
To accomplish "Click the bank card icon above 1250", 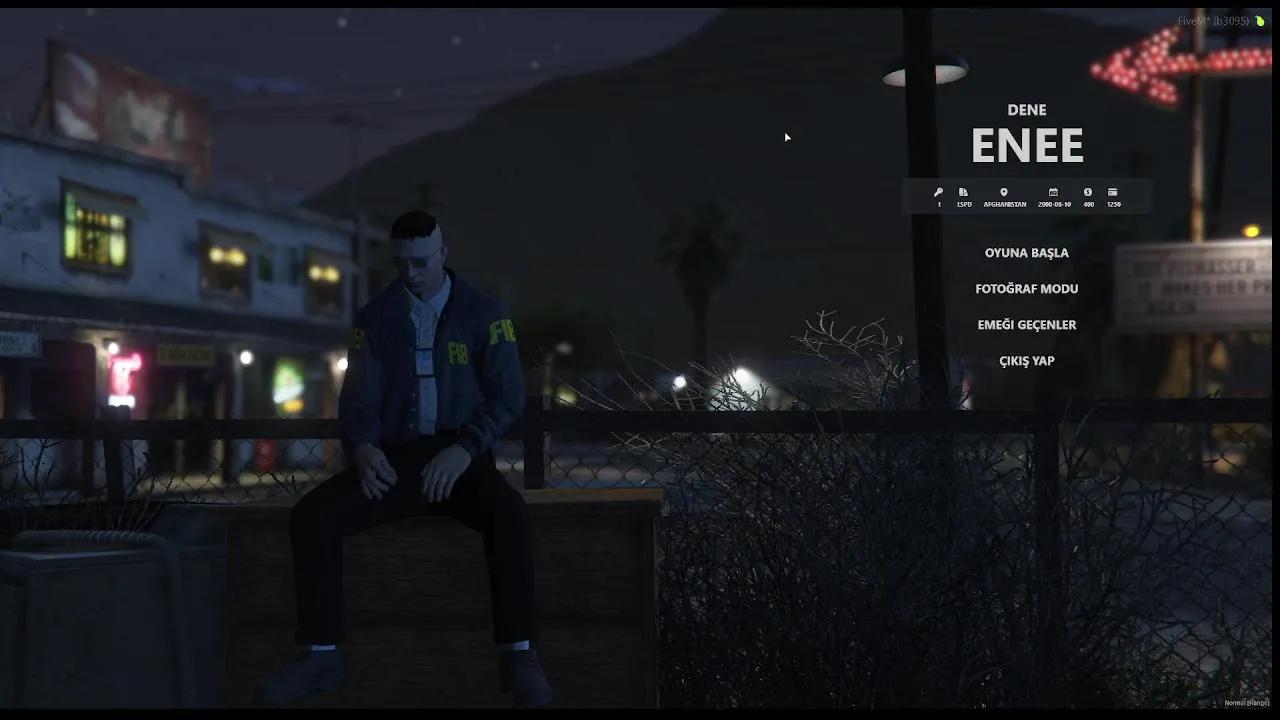I will point(1114,191).
